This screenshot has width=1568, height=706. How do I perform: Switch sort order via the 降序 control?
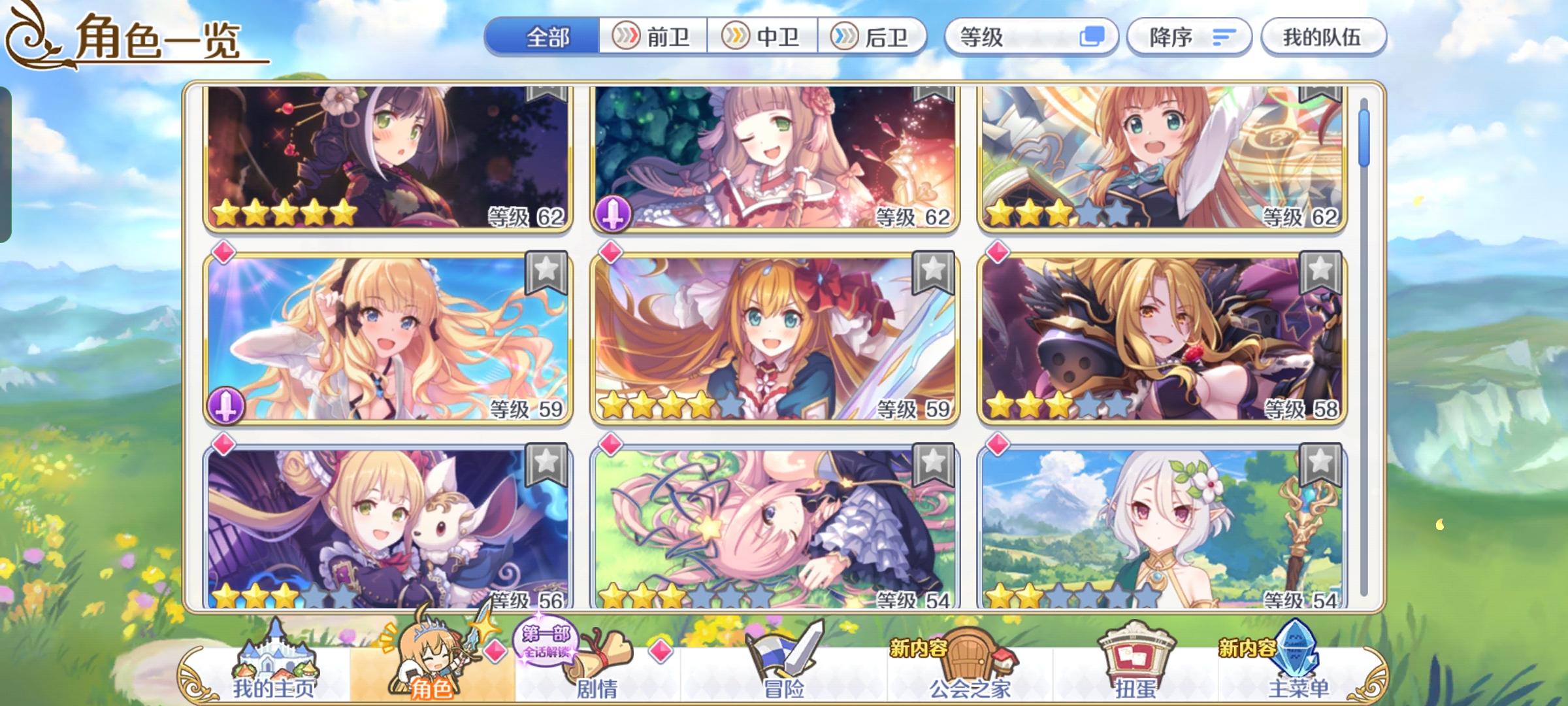1189,37
